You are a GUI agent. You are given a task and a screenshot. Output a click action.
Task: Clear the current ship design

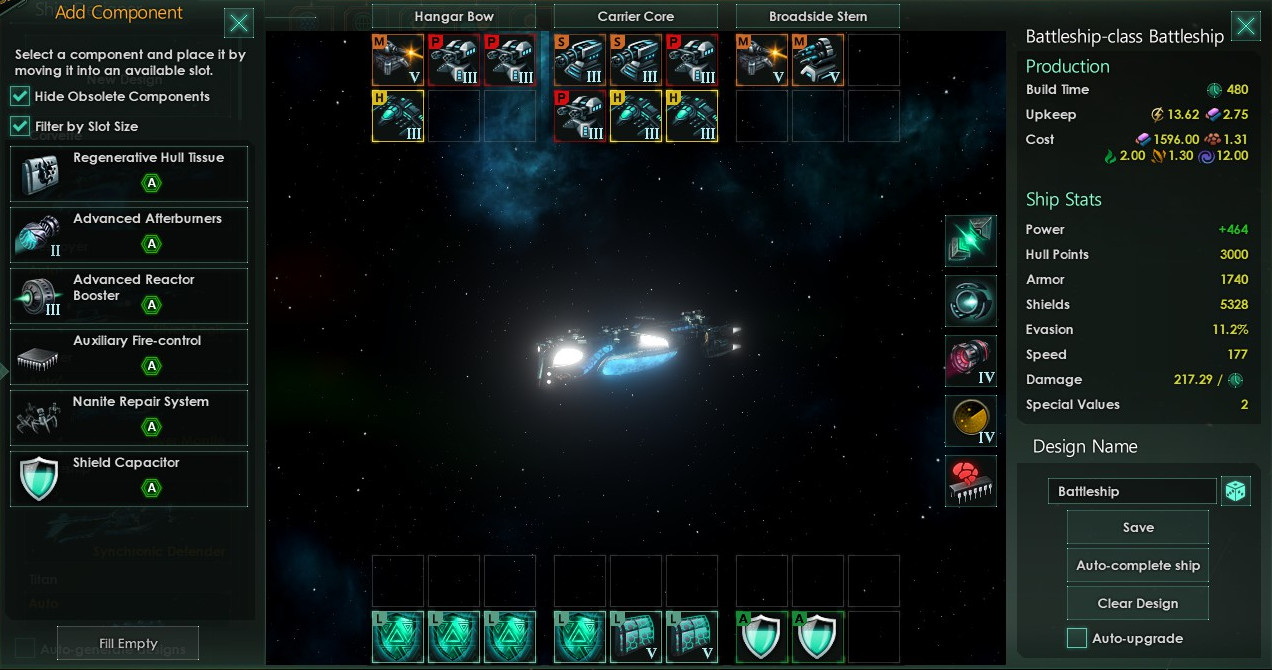[x=1137, y=603]
